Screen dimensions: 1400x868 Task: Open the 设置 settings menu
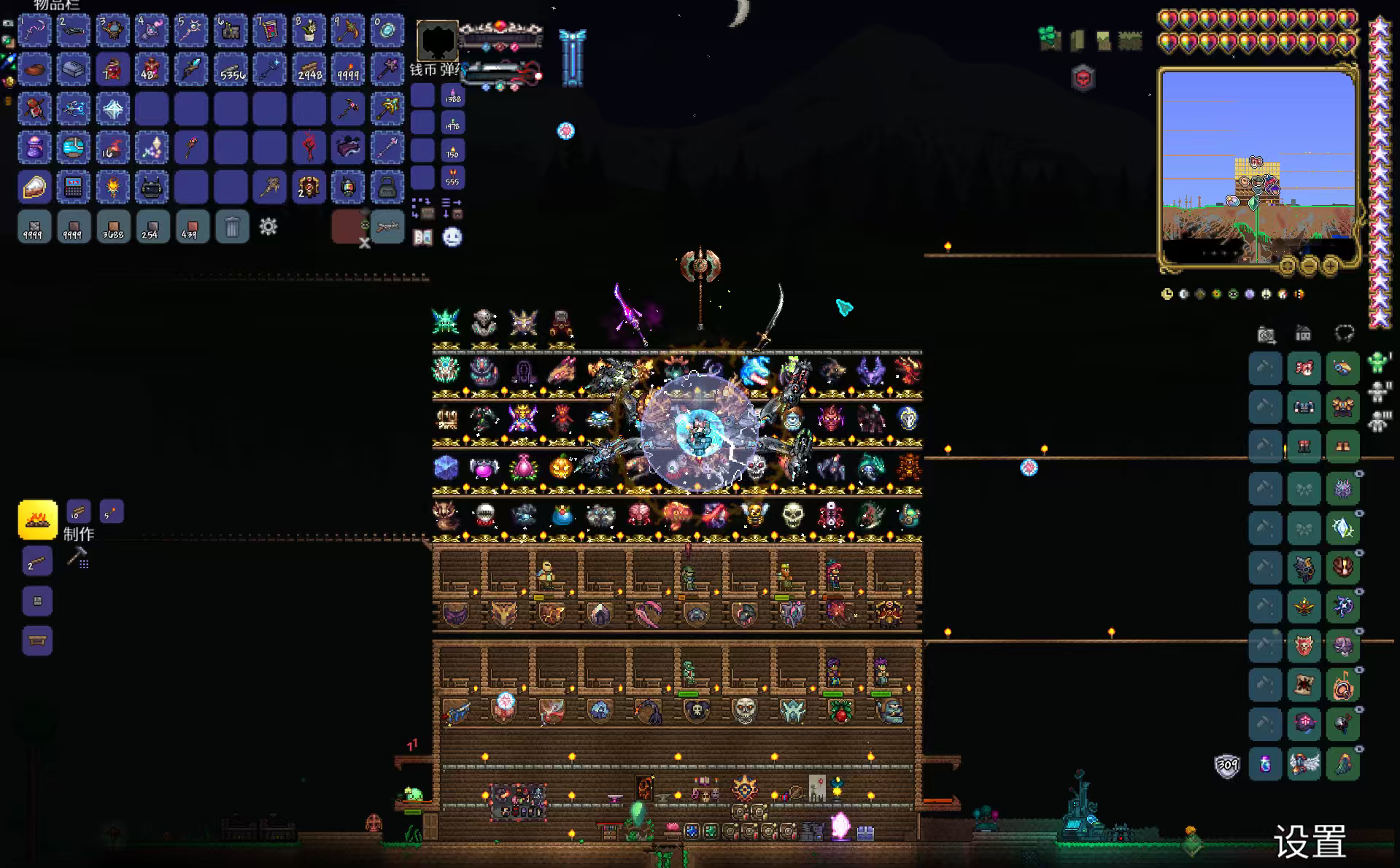tap(1310, 842)
